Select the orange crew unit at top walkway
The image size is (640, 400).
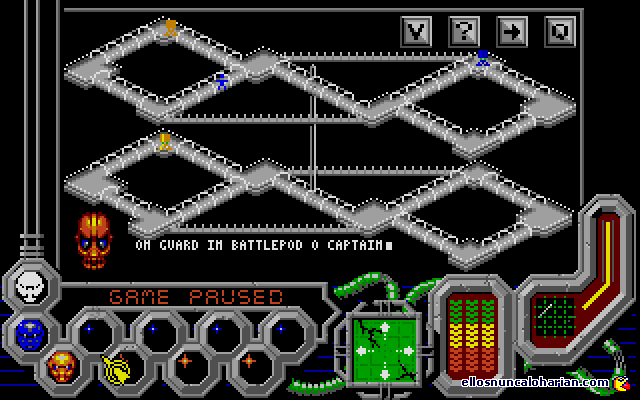click(170, 28)
